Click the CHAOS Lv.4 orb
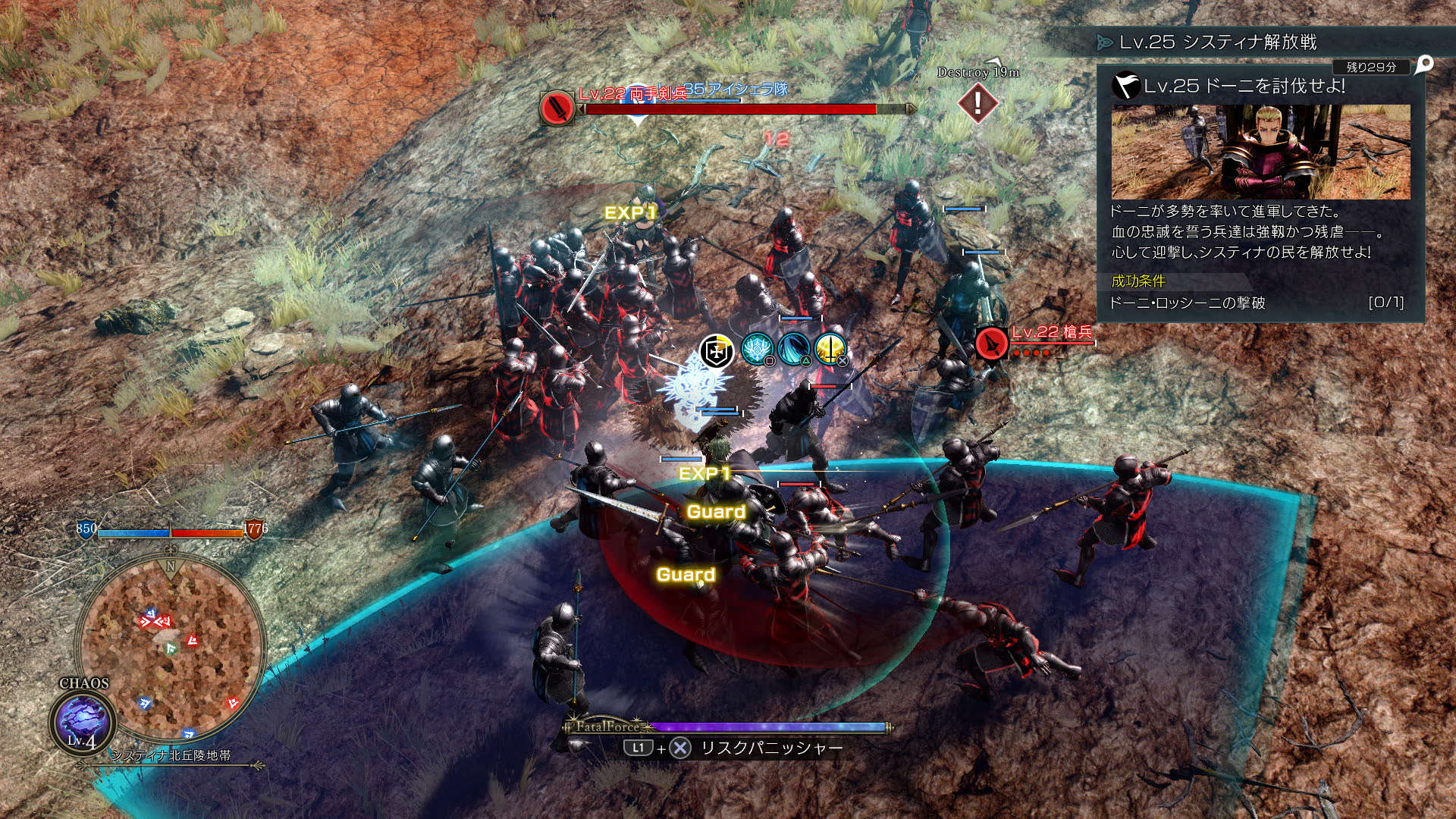The height and width of the screenshot is (819, 1456). [82, 721]
